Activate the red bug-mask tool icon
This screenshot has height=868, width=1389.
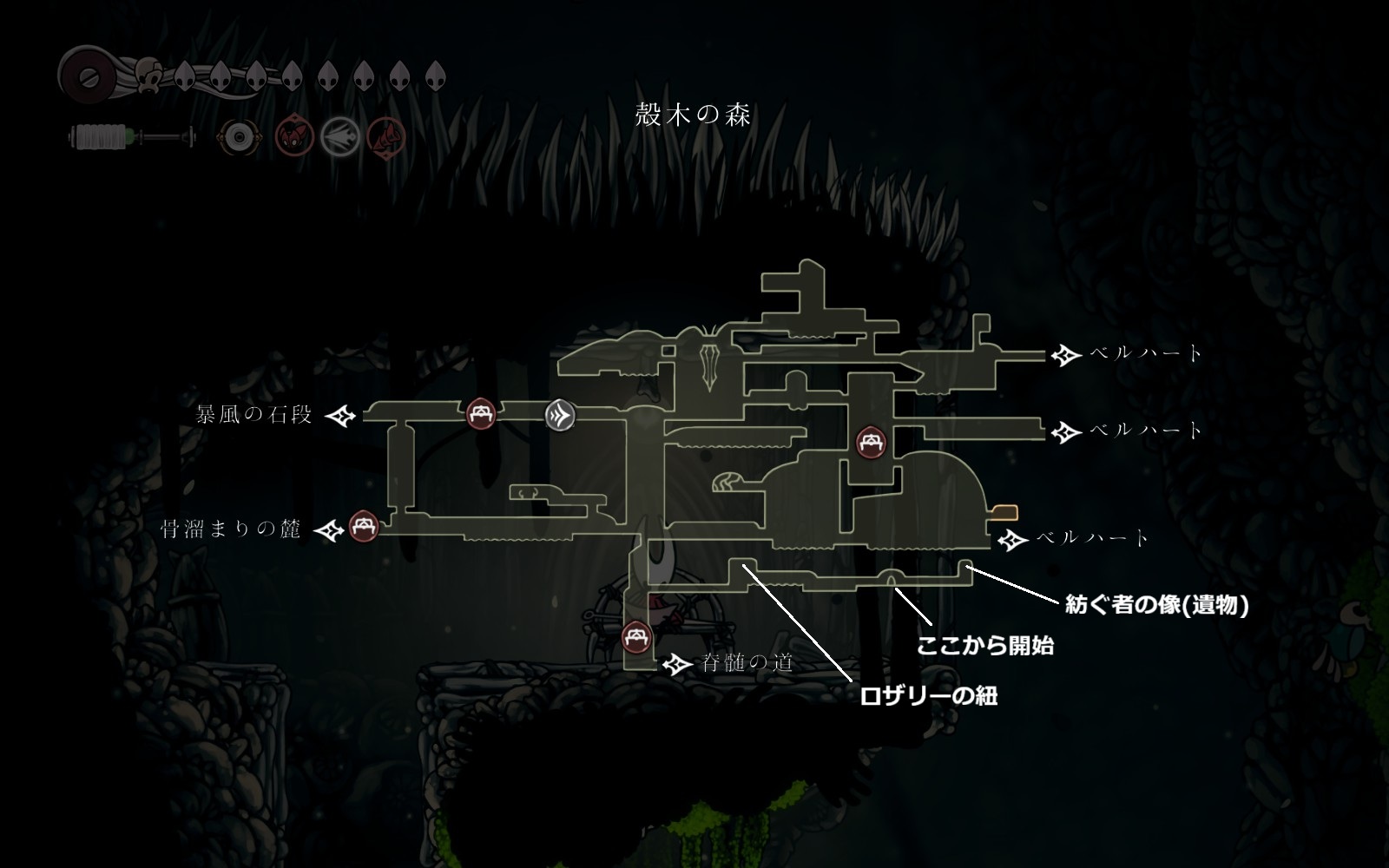click(293, 137)
